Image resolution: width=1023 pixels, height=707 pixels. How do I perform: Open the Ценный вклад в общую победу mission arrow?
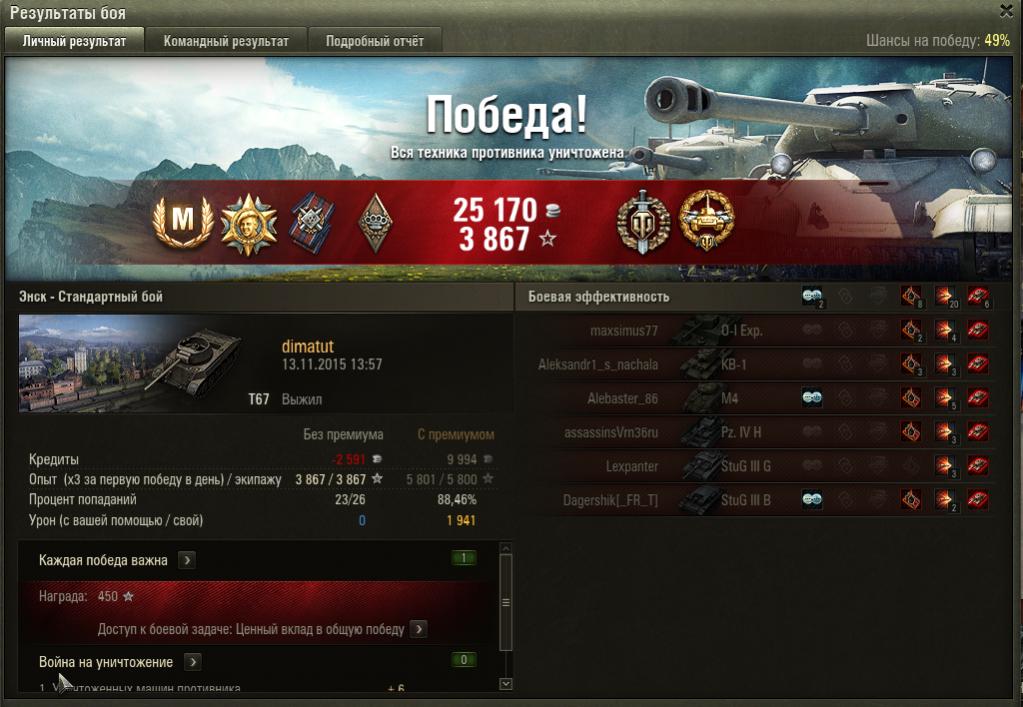coord(418,629)
